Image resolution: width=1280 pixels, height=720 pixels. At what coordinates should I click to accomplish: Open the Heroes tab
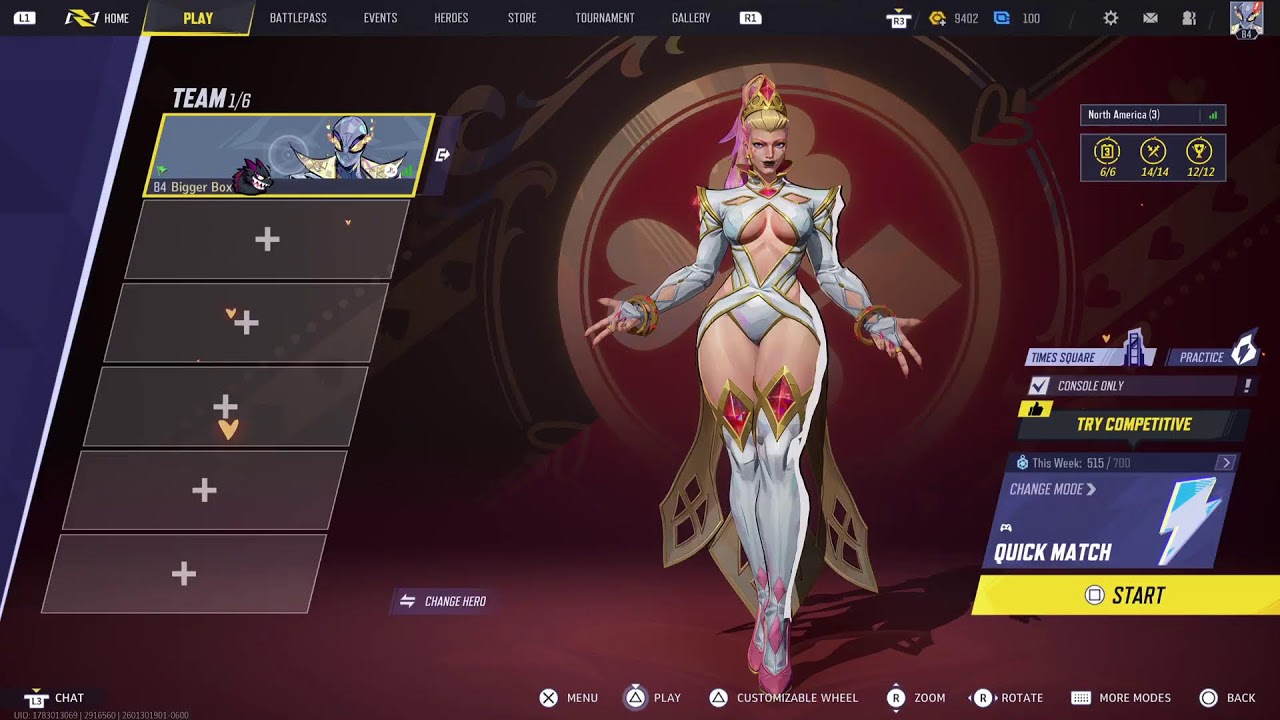click(x=451, y=18)
